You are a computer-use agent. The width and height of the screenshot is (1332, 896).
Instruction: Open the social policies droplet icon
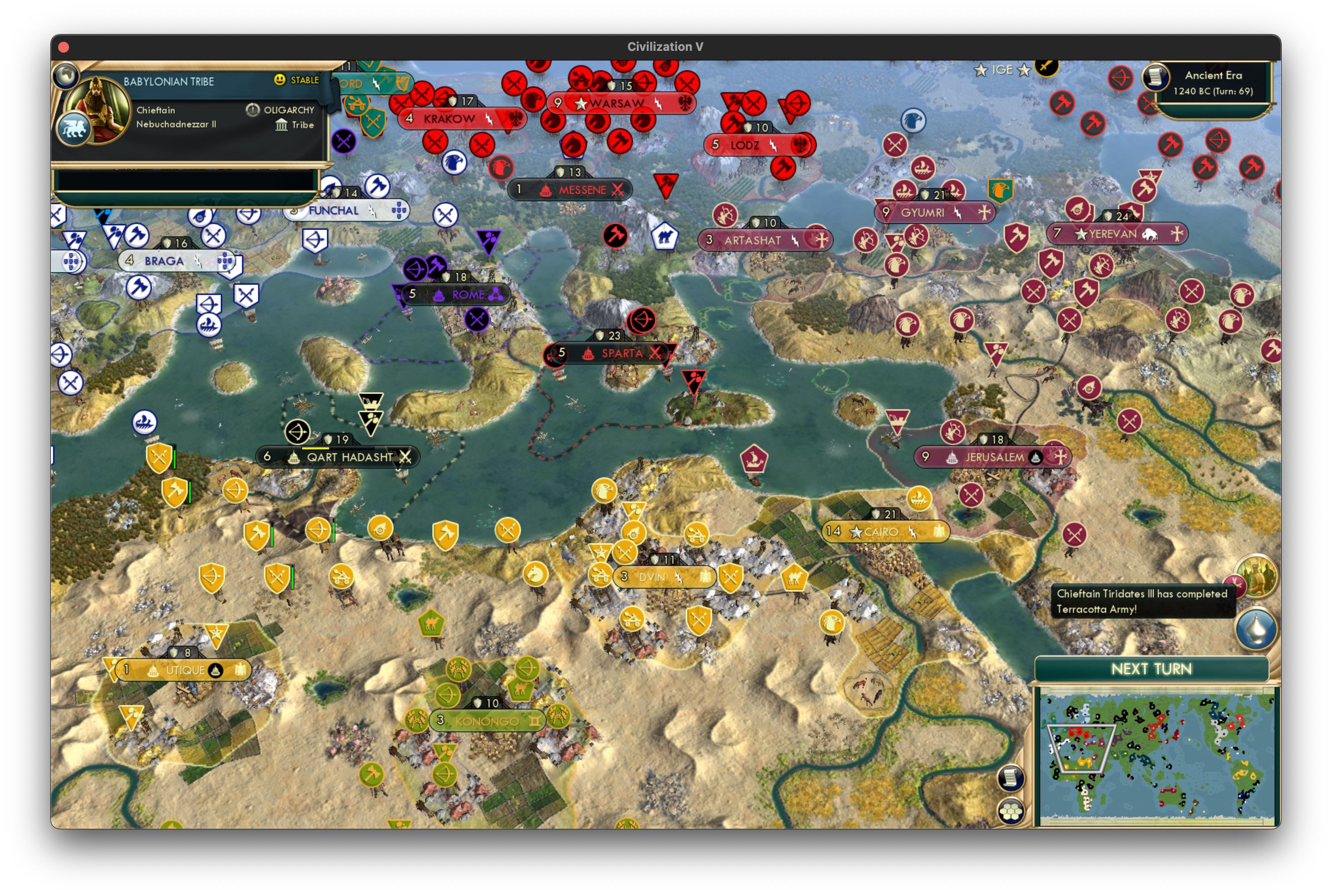click(x=1256, y=629)
